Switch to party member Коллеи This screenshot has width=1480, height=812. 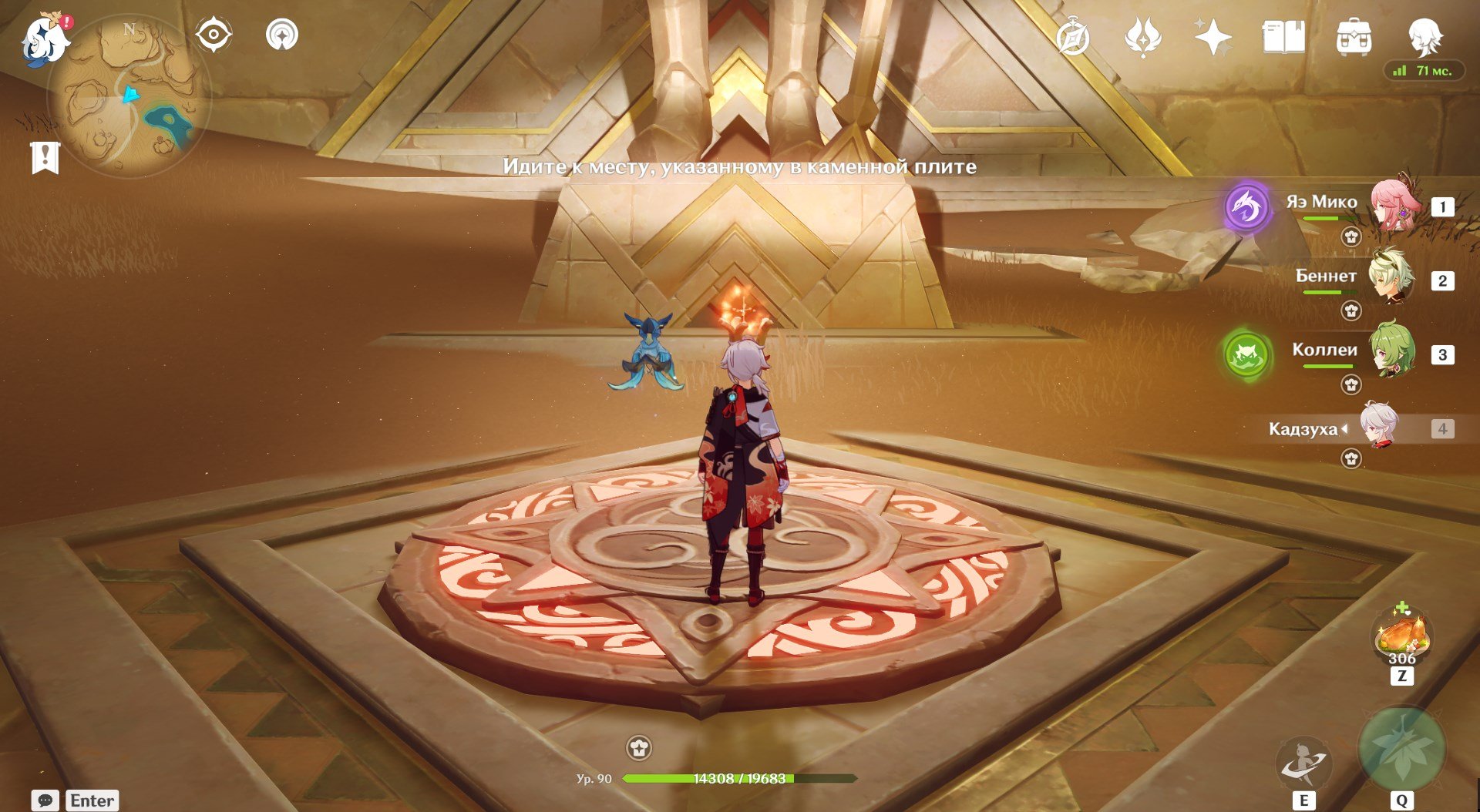(1391, 353)
